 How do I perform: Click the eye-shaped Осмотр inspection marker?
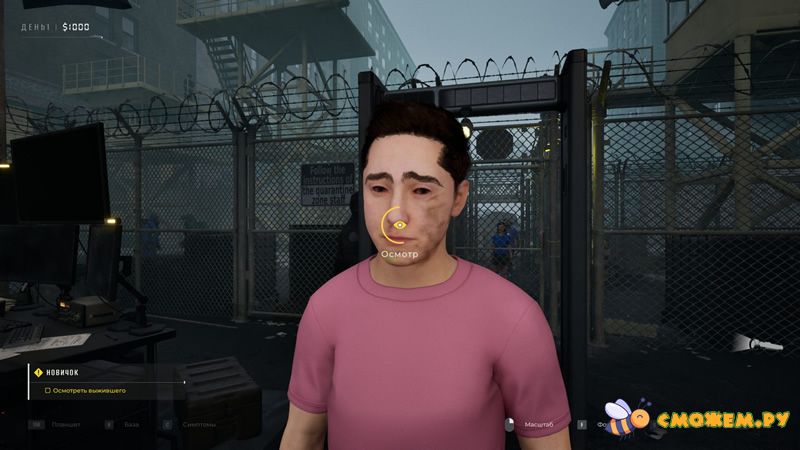(x=399, y=227)
